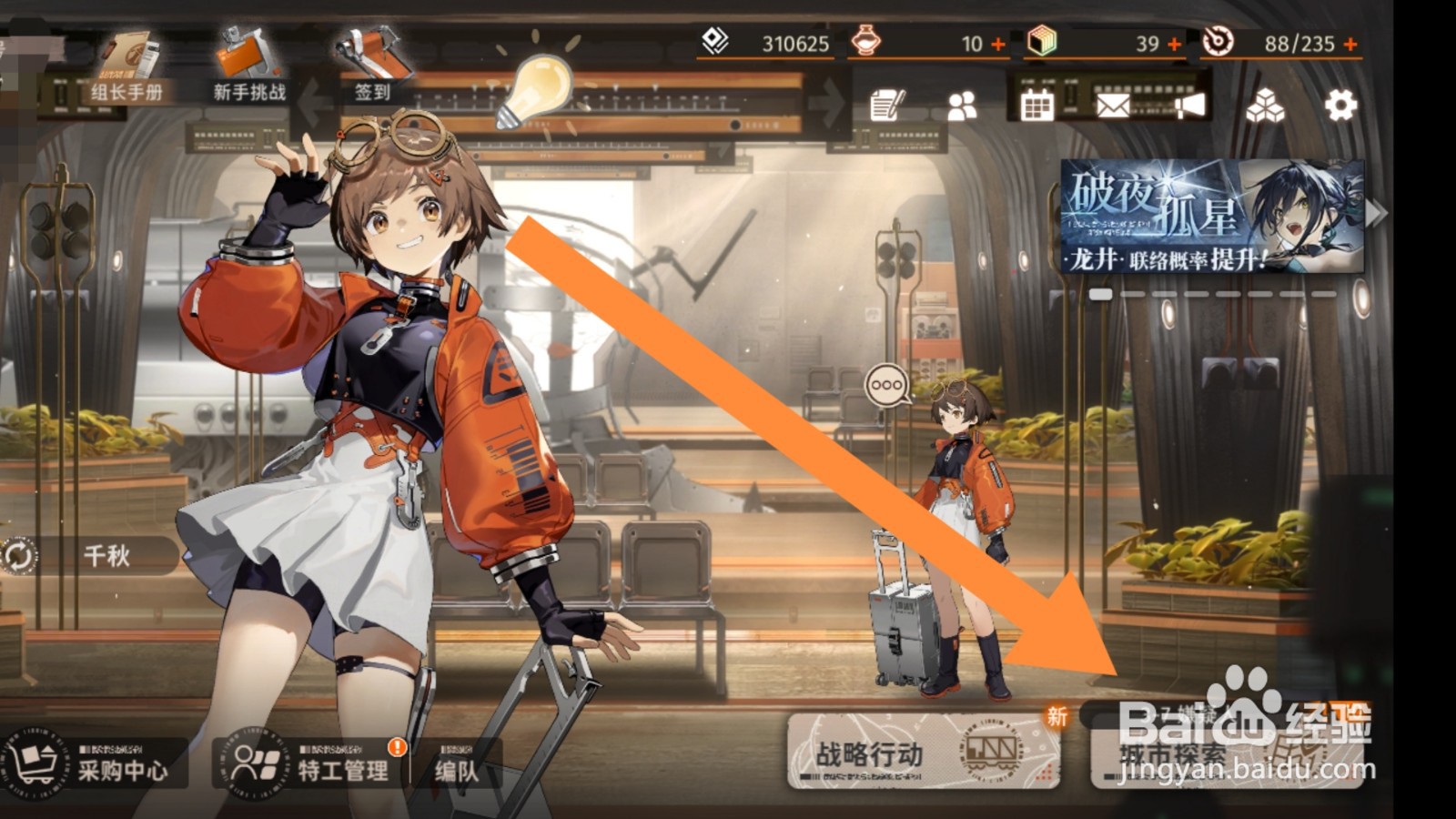Open the 破夜孤星 event banner
1456x819 pixels.
pos(1212,217)
